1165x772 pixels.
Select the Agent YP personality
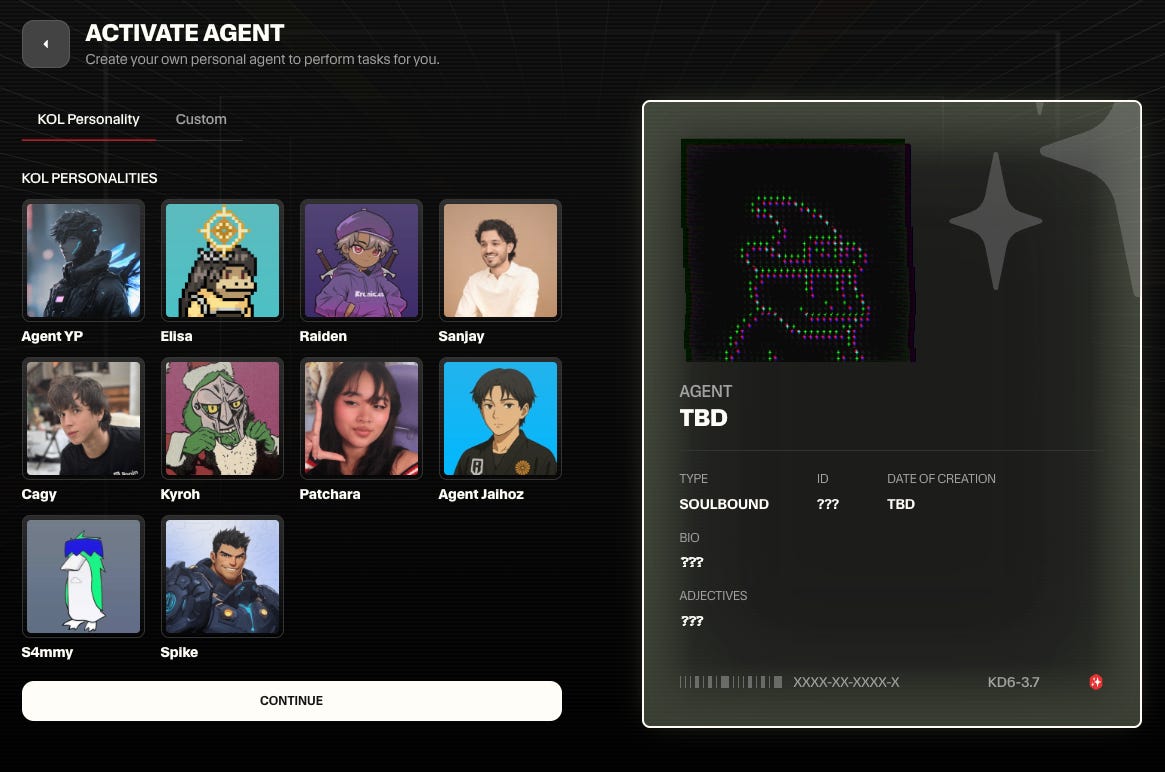(x=83, y=260)
